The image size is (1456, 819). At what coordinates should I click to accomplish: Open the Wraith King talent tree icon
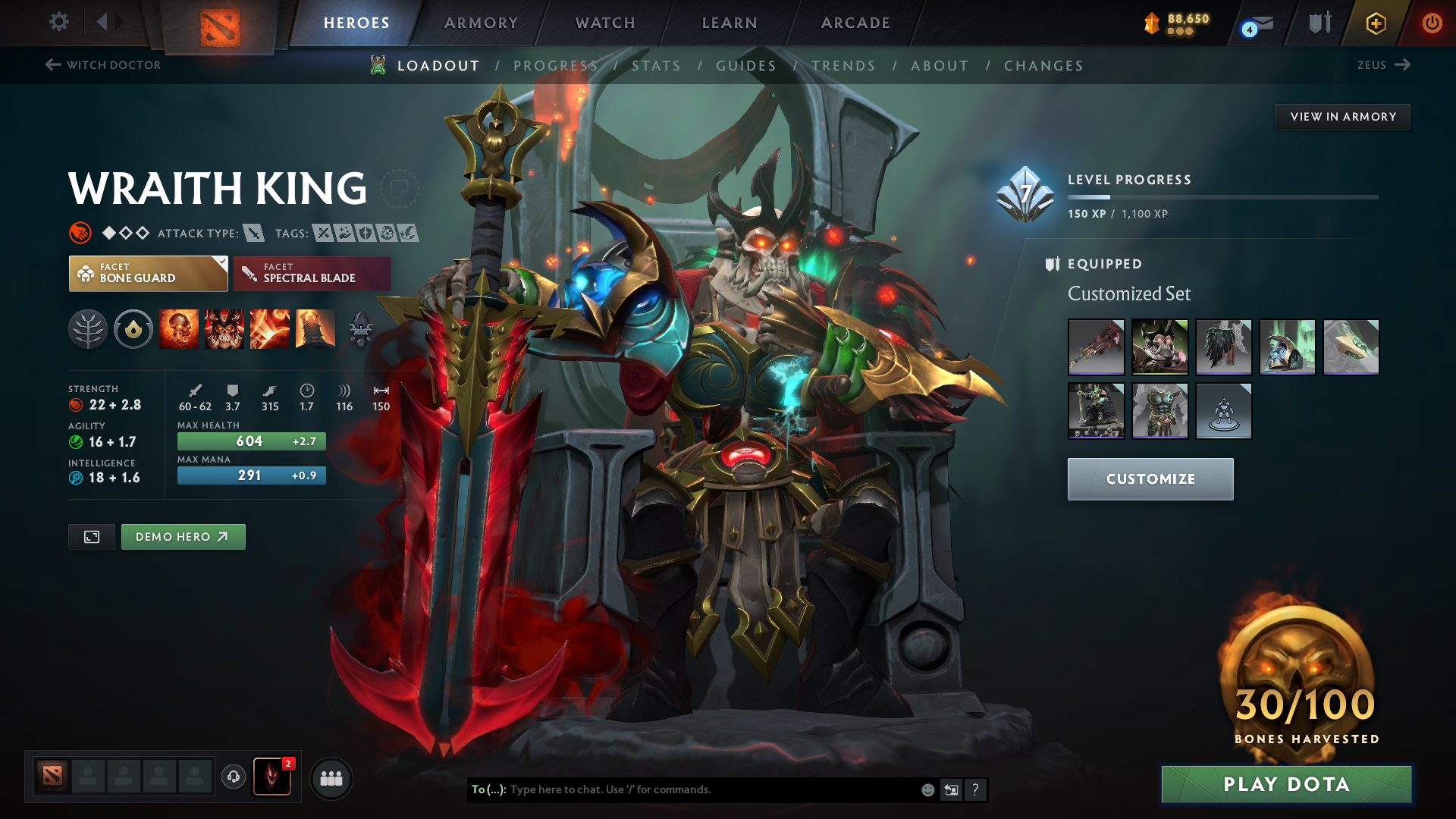click(87, 328)
